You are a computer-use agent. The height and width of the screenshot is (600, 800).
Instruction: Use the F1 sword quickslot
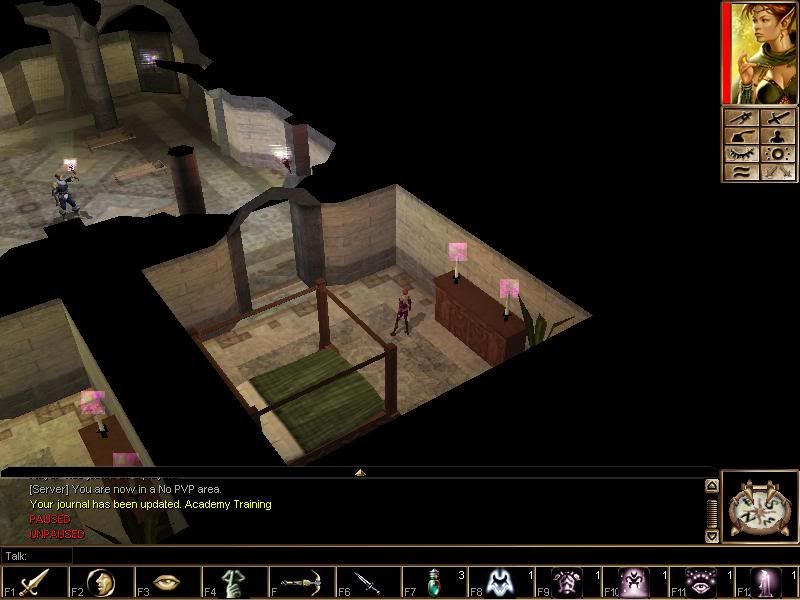point(35,581)
